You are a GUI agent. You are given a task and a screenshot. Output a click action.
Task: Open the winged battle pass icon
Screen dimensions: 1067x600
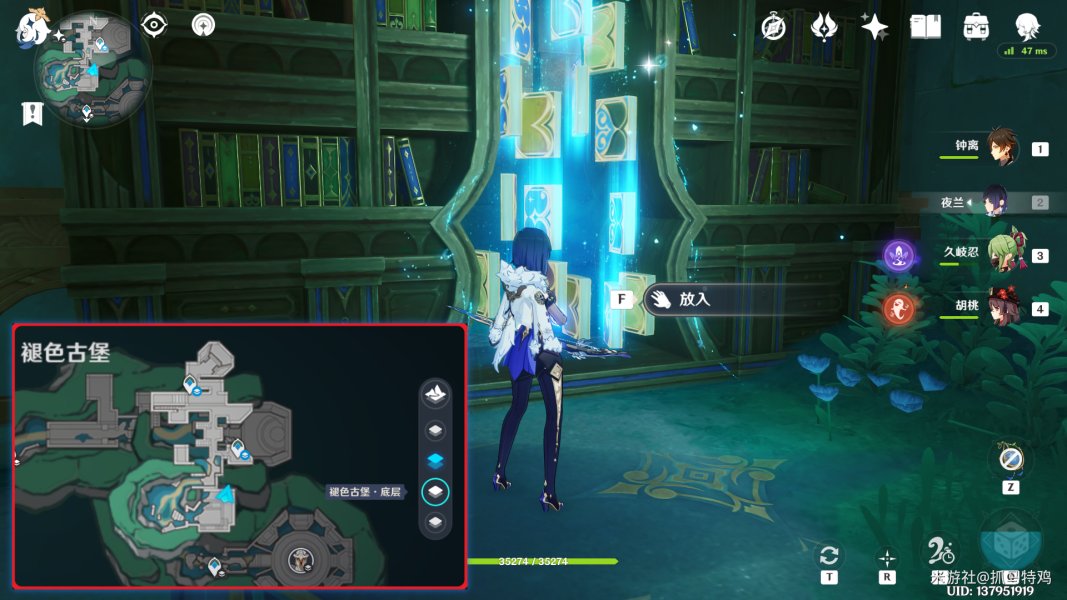(824, 27)
